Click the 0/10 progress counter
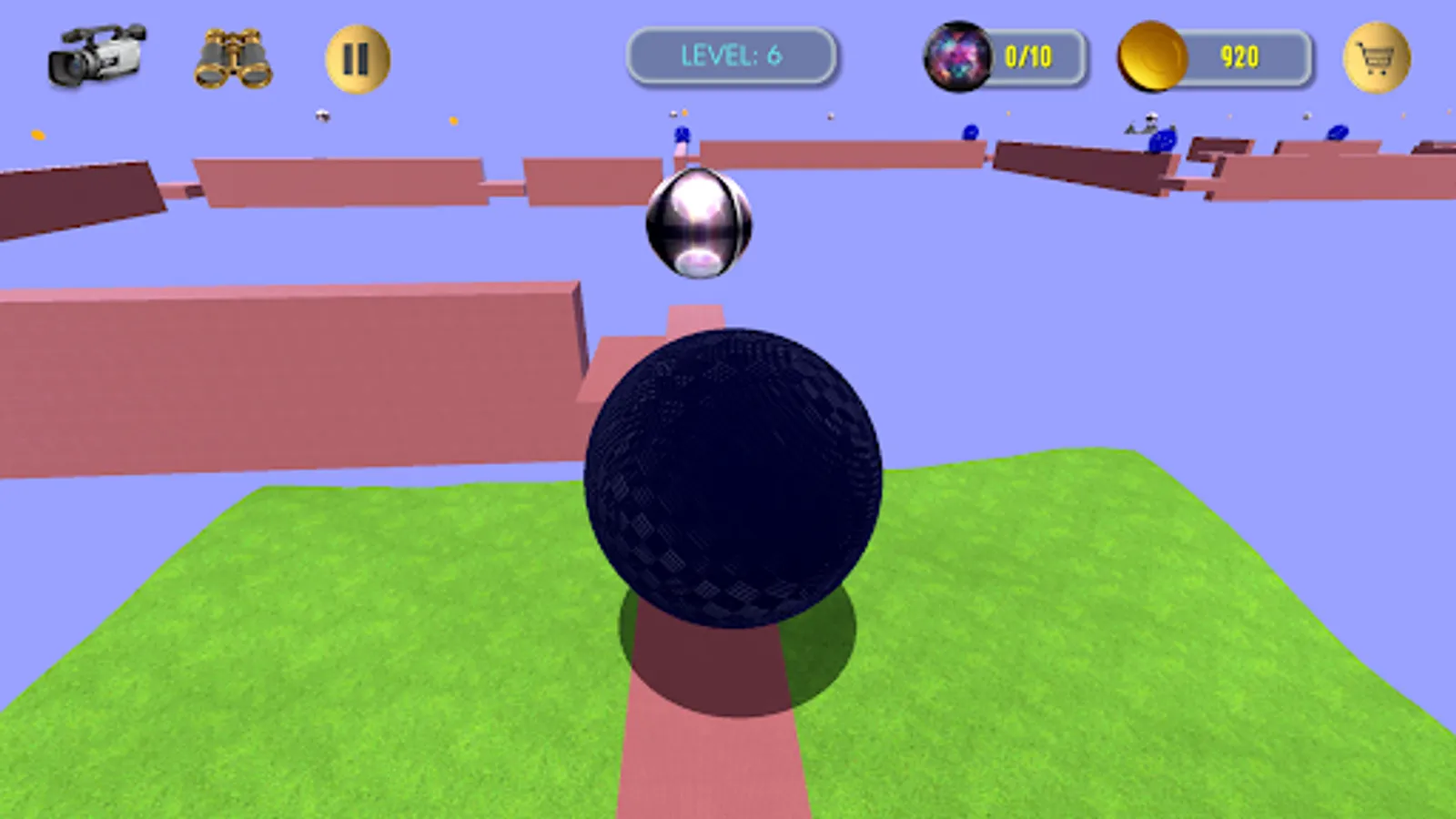The image size is (1456, 819). point(1028,56)
